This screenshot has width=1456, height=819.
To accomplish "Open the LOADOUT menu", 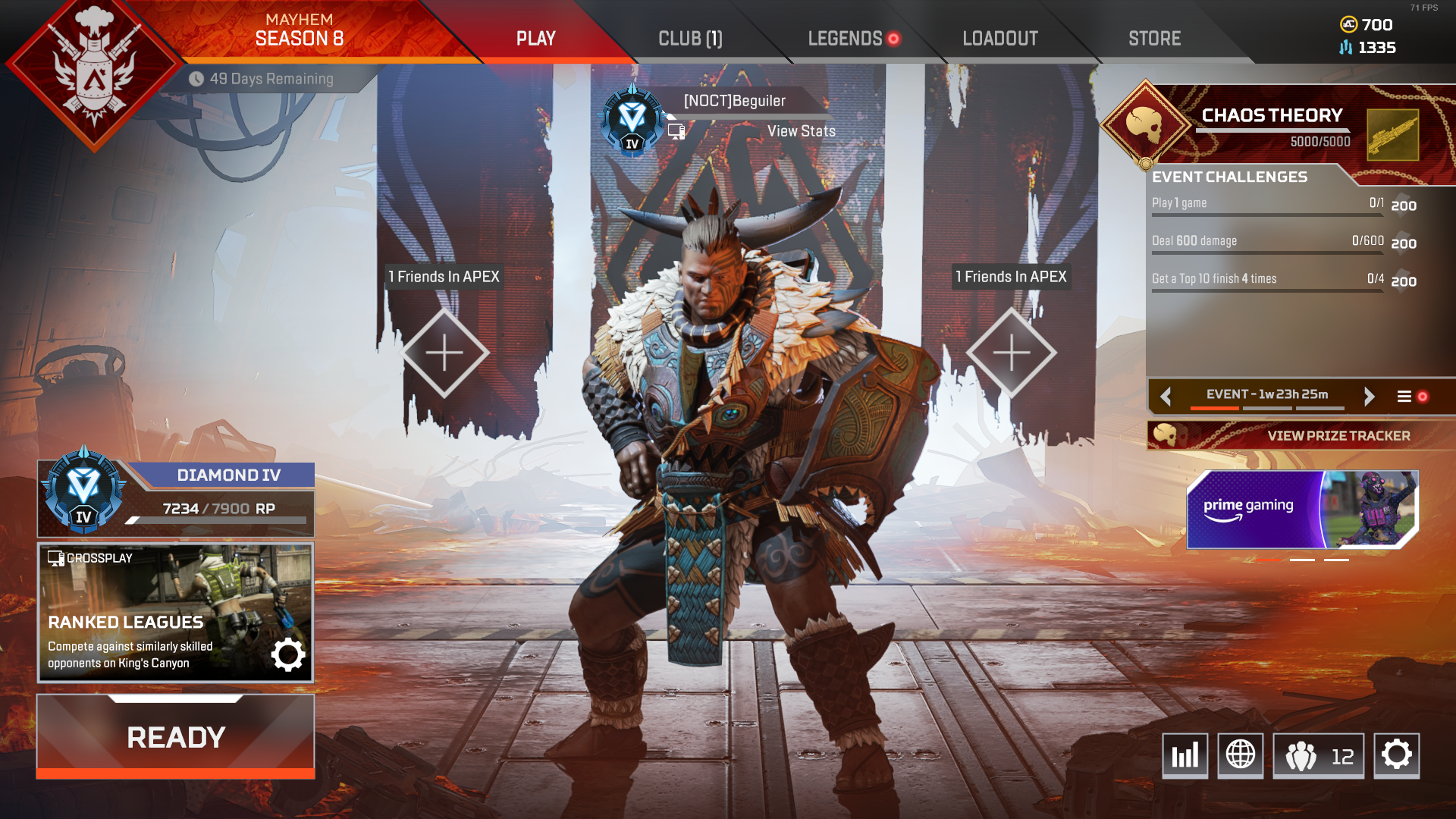I will click(999, 38).
